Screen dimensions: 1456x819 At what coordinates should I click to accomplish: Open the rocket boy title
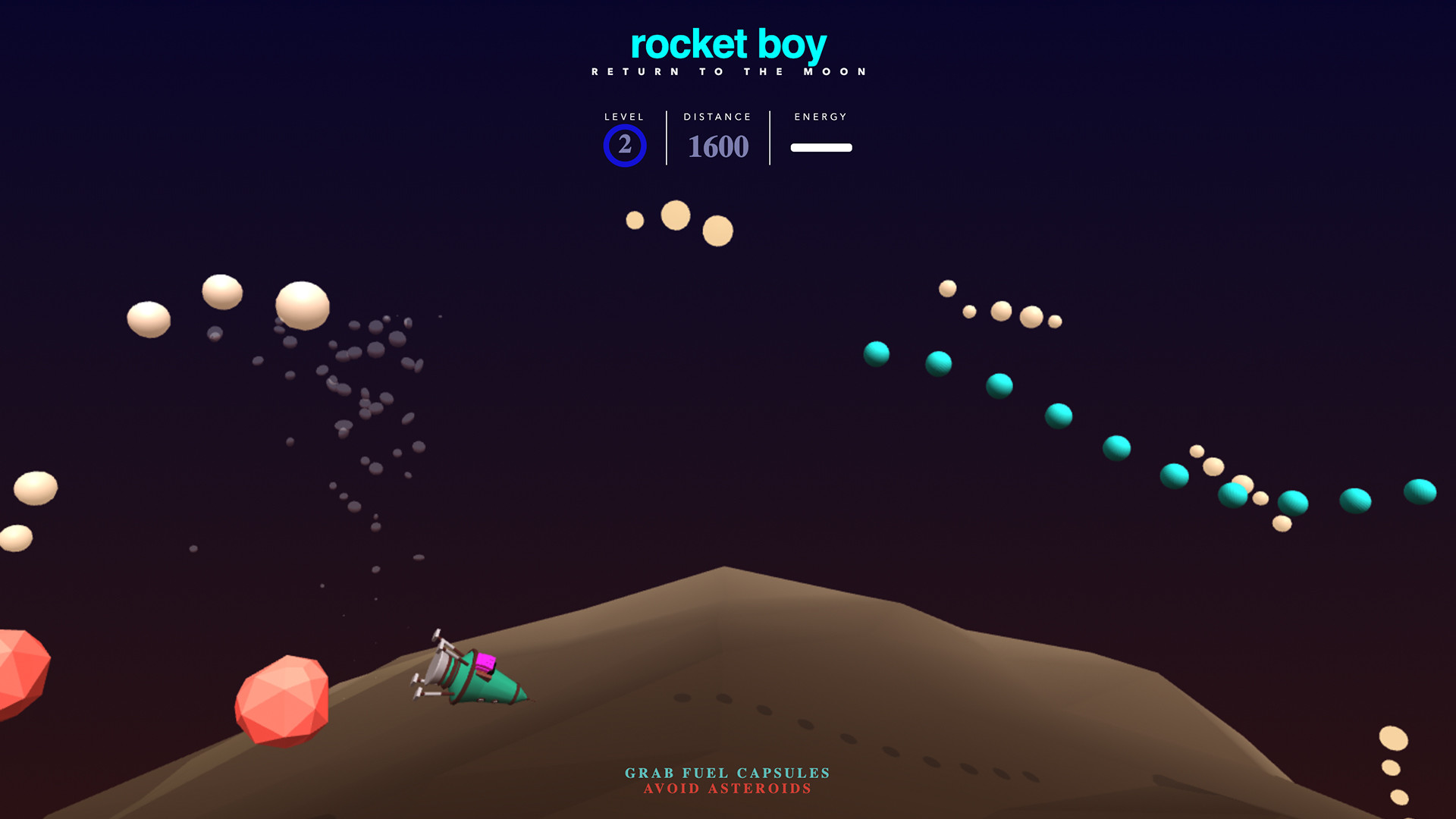pos(727,45)
